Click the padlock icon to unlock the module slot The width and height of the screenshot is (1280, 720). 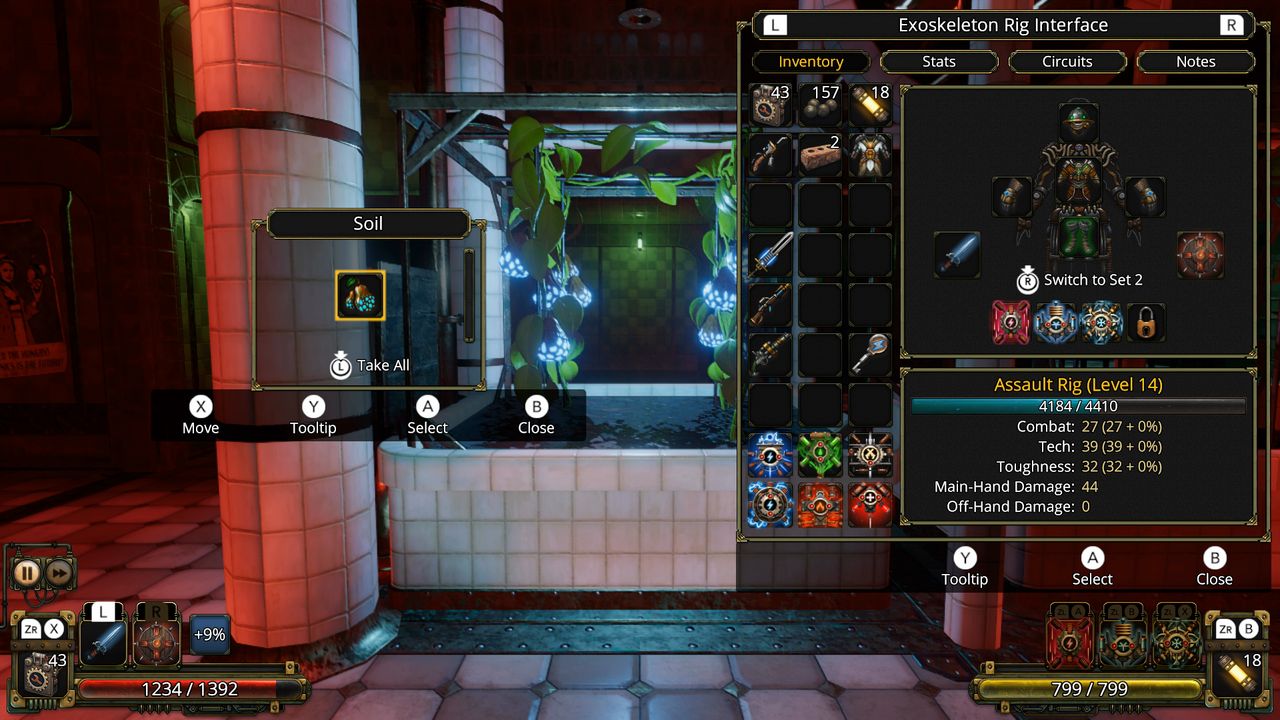[1145, 323]
